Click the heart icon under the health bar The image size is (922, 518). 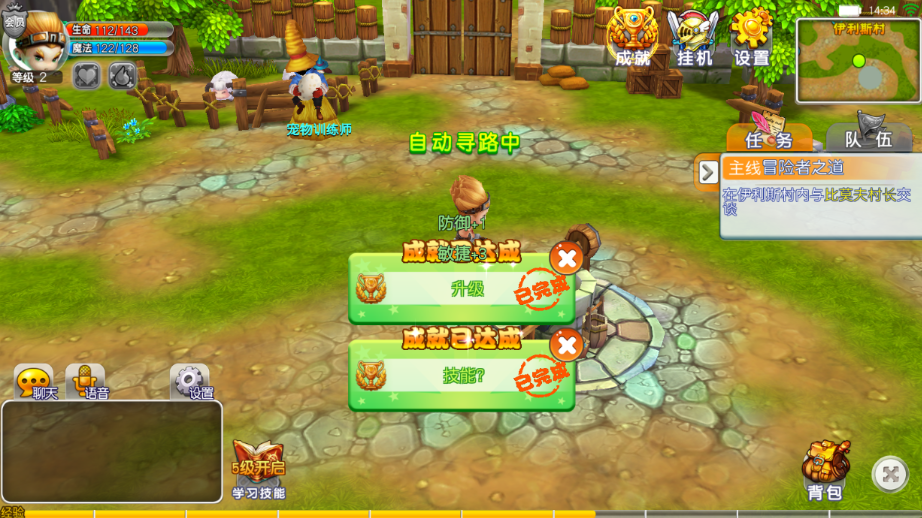tap(87, 75)
